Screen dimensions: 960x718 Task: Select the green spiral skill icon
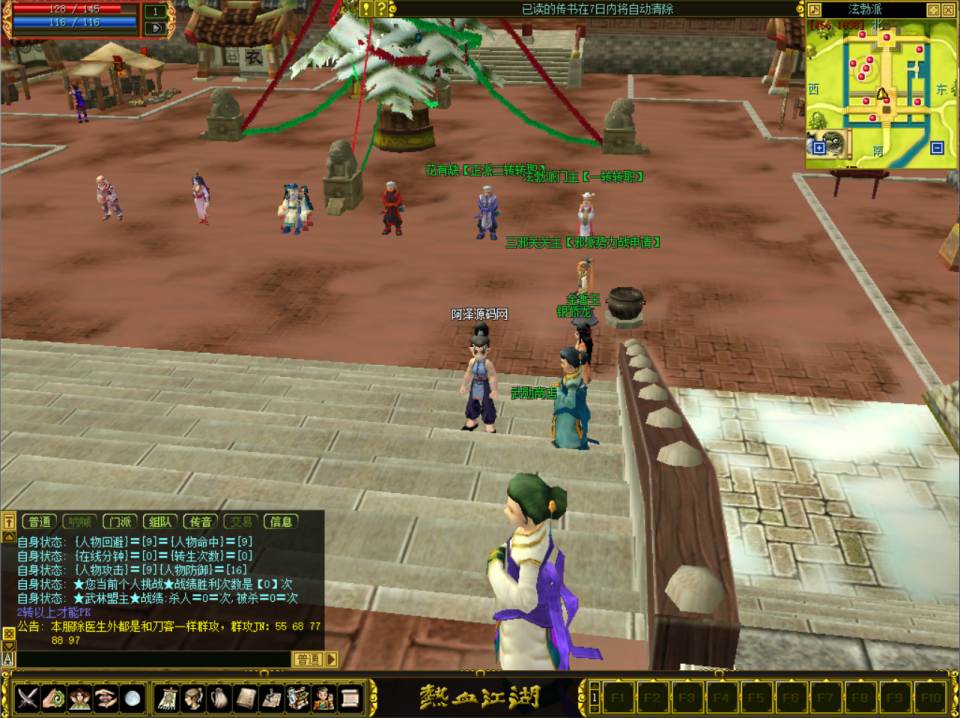tap(53, 697)
